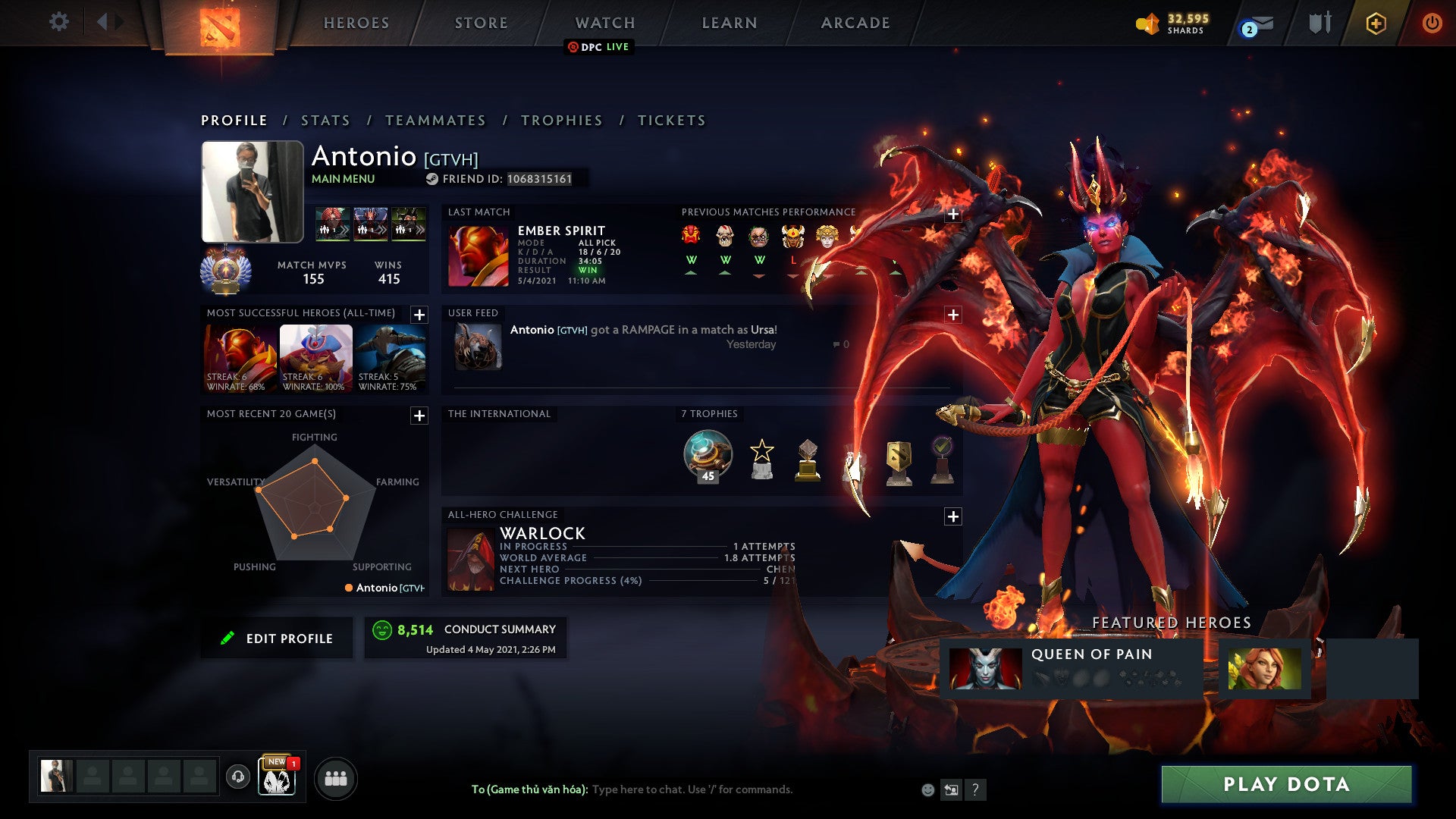The height and width of the screenshot is (819, 1456).
Task: Open the mail notifications icon
Action: click(x=1257, y=25)
